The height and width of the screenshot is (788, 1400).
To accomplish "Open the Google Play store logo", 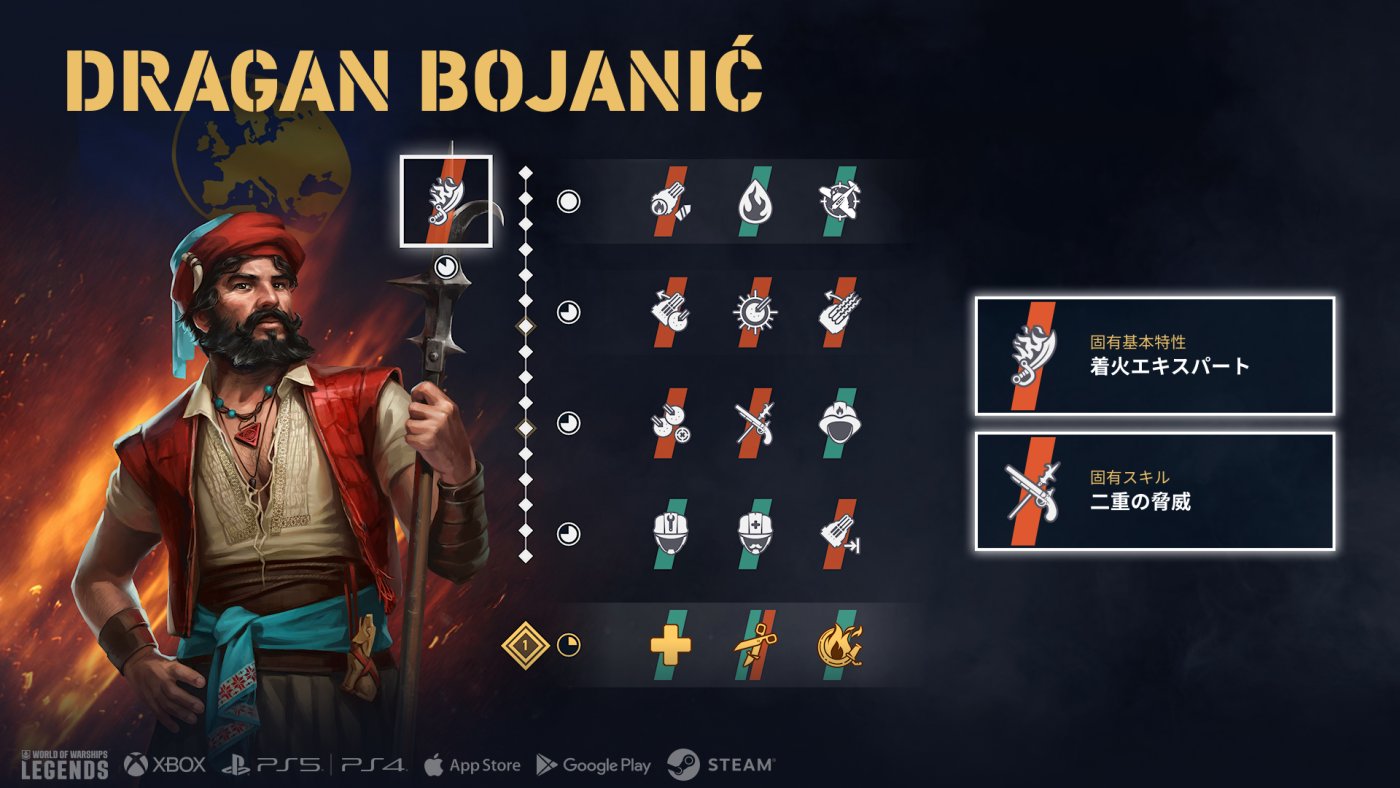I will [x=594, y=765].
